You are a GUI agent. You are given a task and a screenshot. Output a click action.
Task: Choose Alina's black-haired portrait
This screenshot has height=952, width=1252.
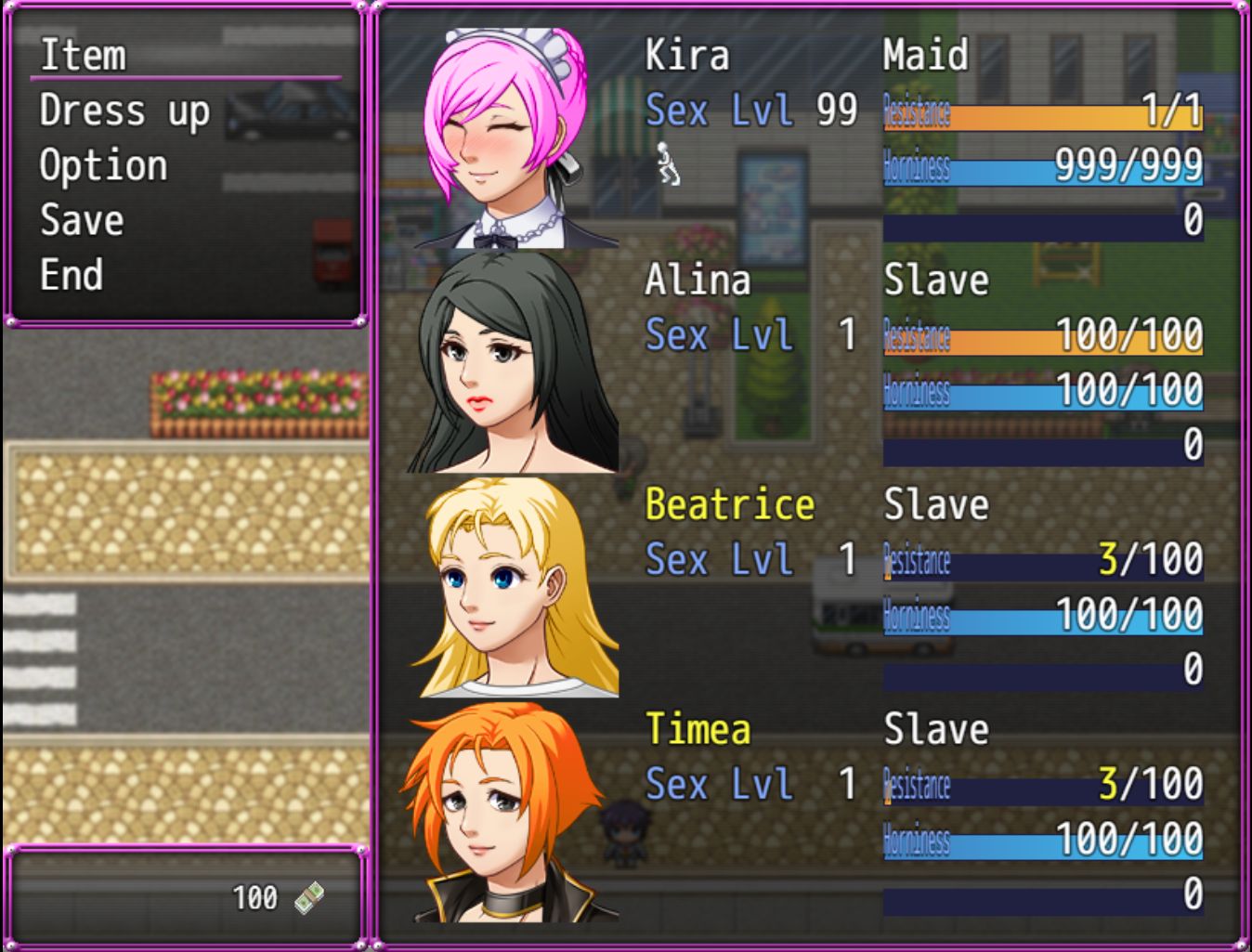coord(510,362)
